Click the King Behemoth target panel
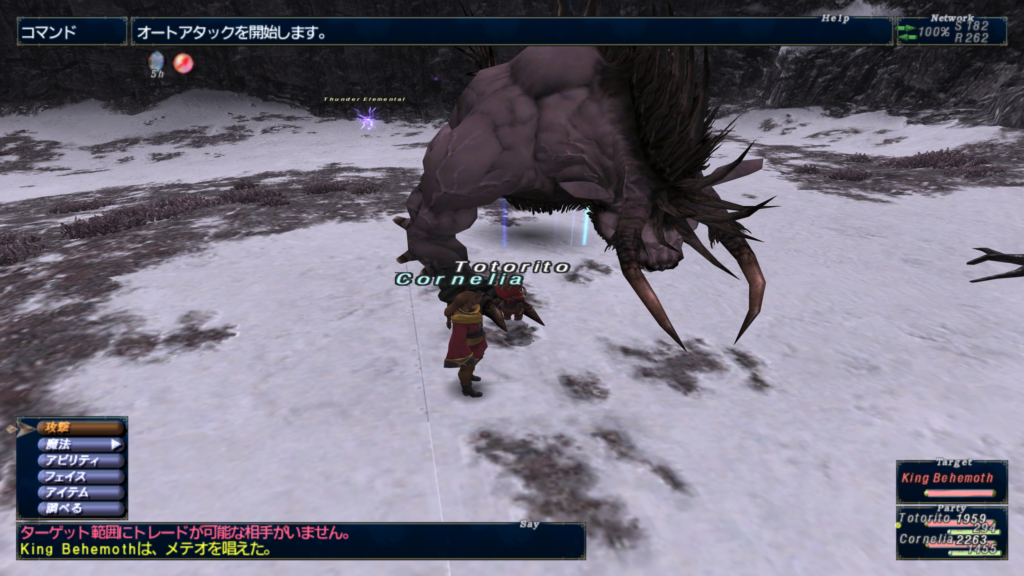1024x576 pixels. tap(951, 481)
